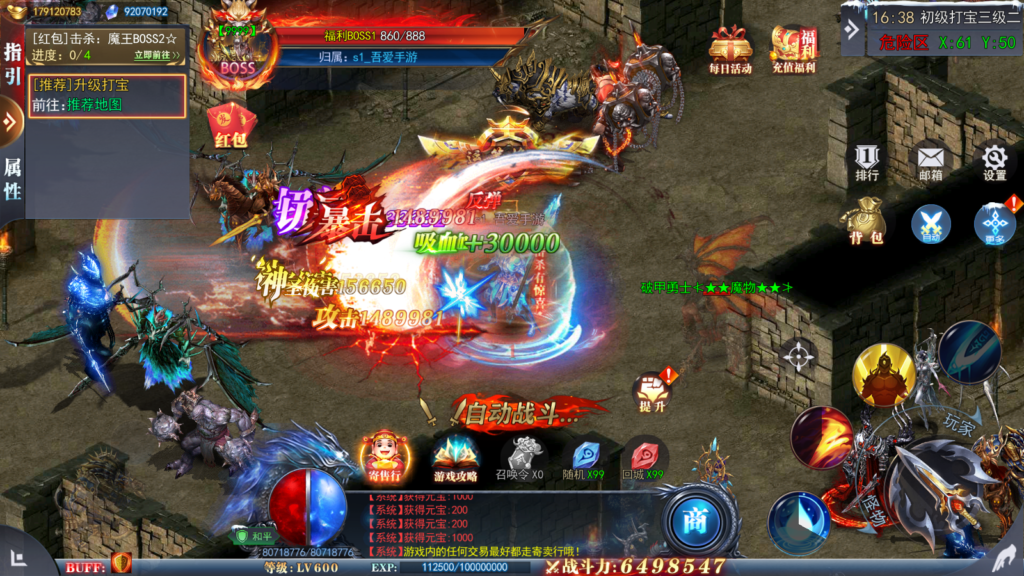
Task: Open the 邮箱 mailbox
Action: click(931, 161)
